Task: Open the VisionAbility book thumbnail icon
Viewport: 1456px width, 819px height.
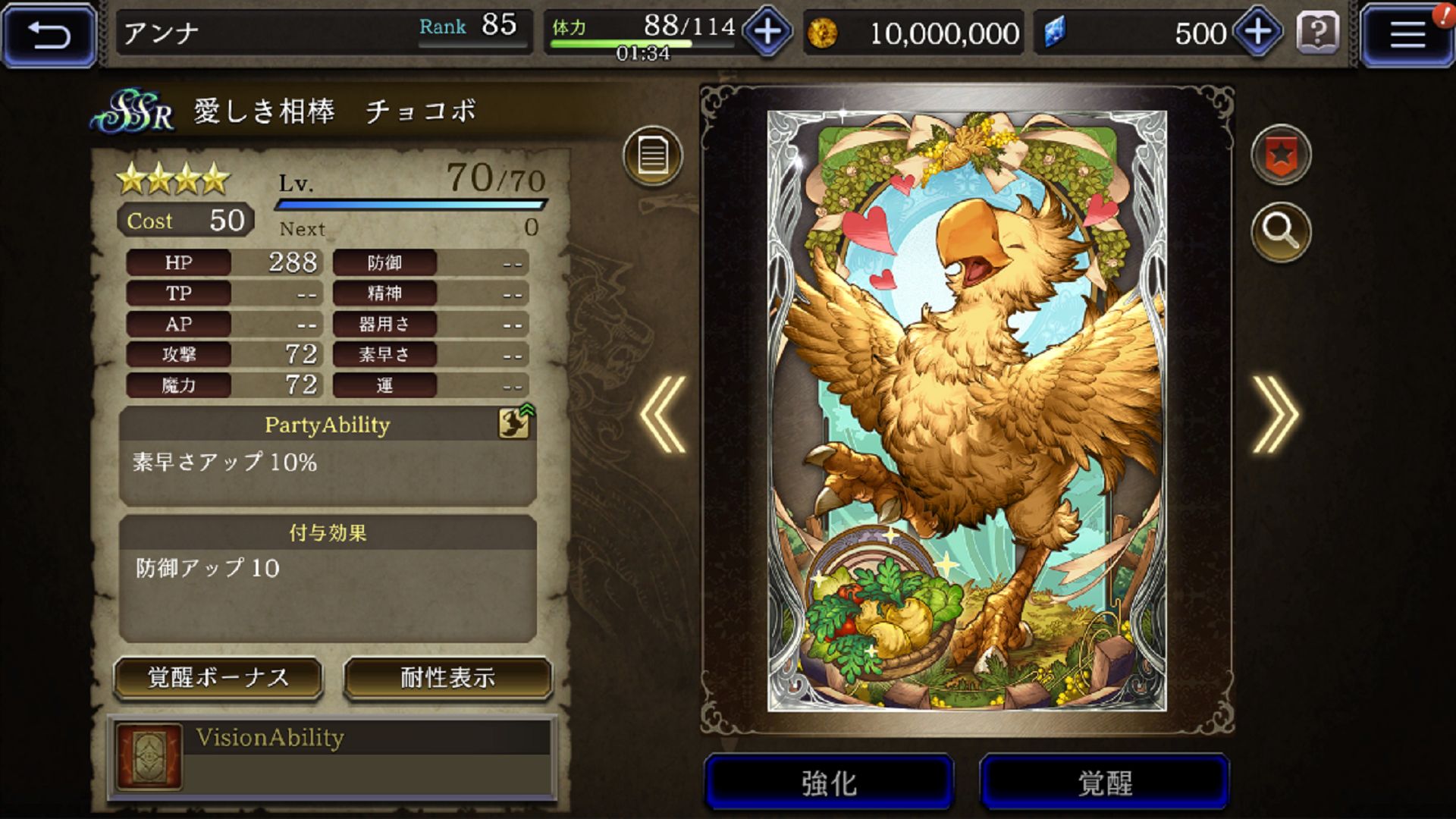Action: tap(149, 758)
